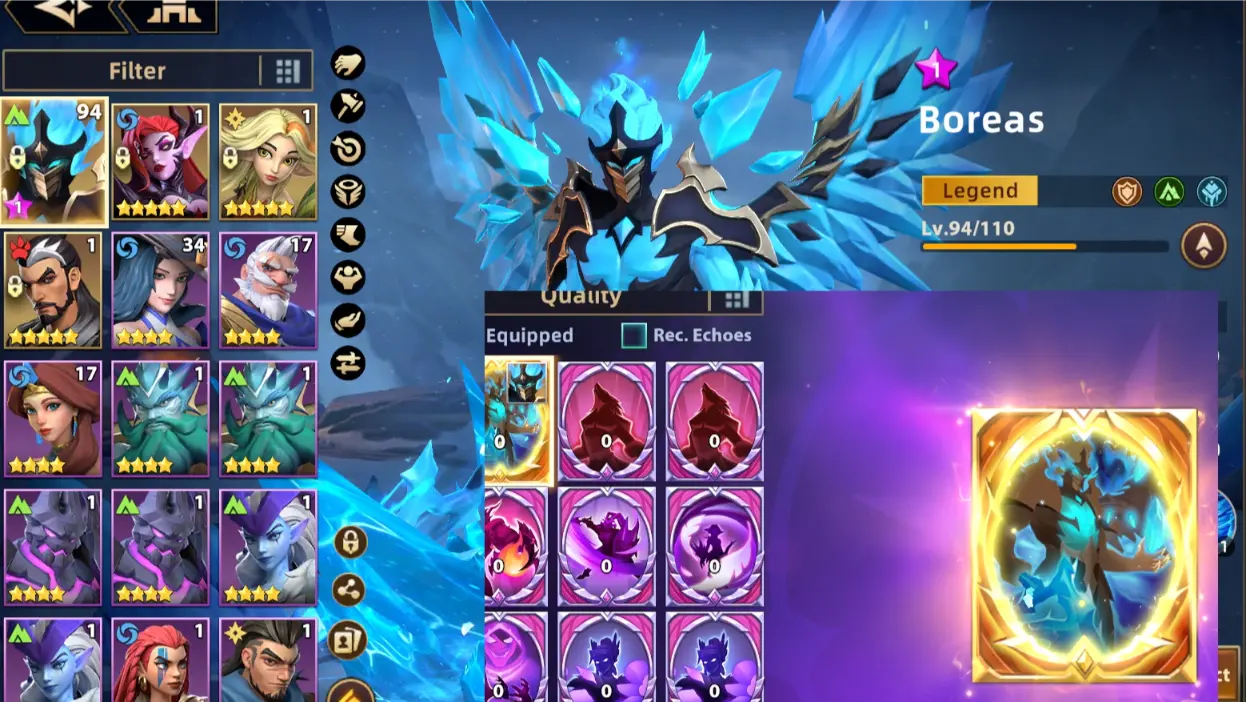1246x702 pixels.
Task: Filter heroes by the target class icon
Action: click(348, 149)
